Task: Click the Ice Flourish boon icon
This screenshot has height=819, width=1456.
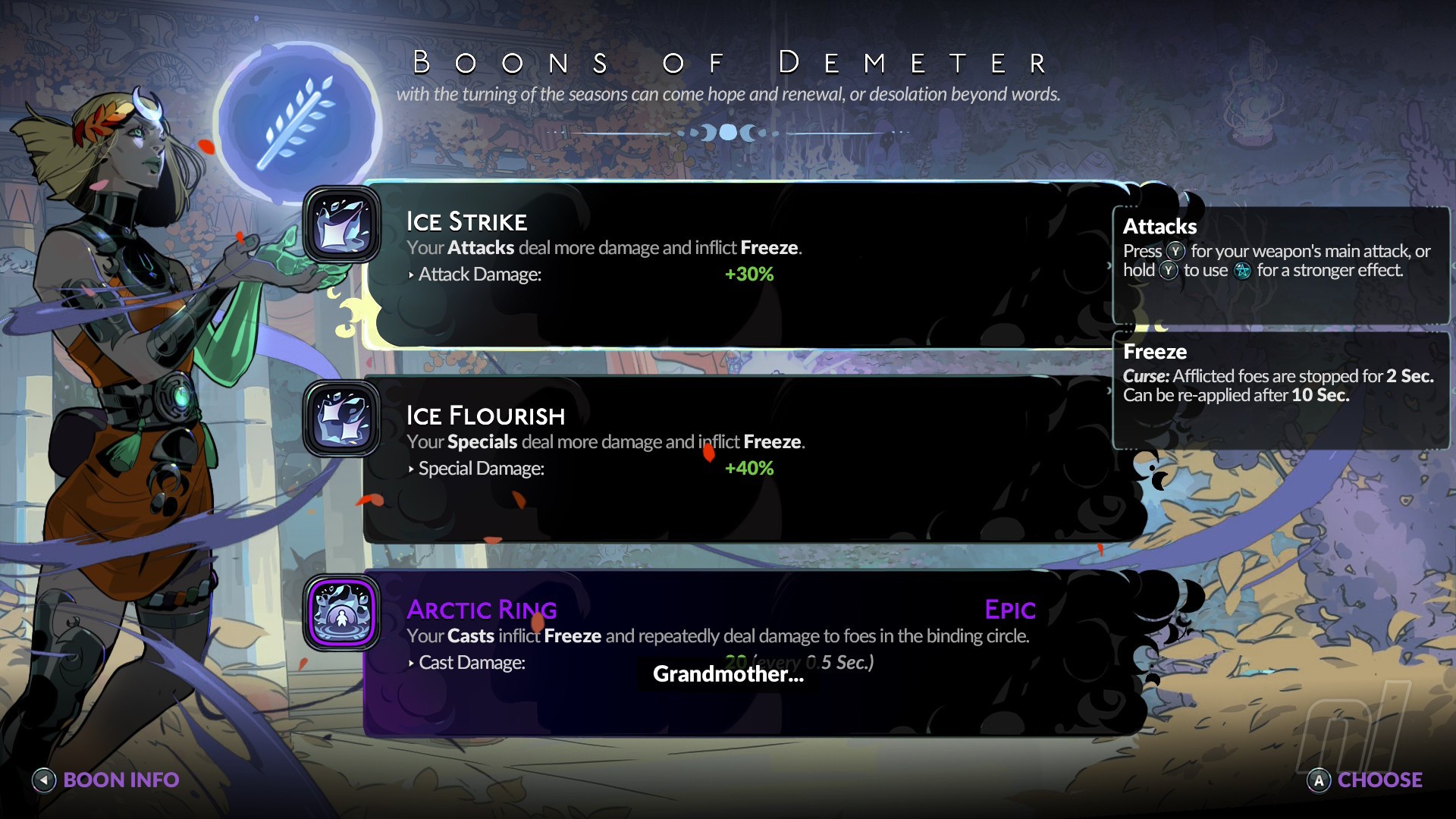Action: tap(342, 419)
